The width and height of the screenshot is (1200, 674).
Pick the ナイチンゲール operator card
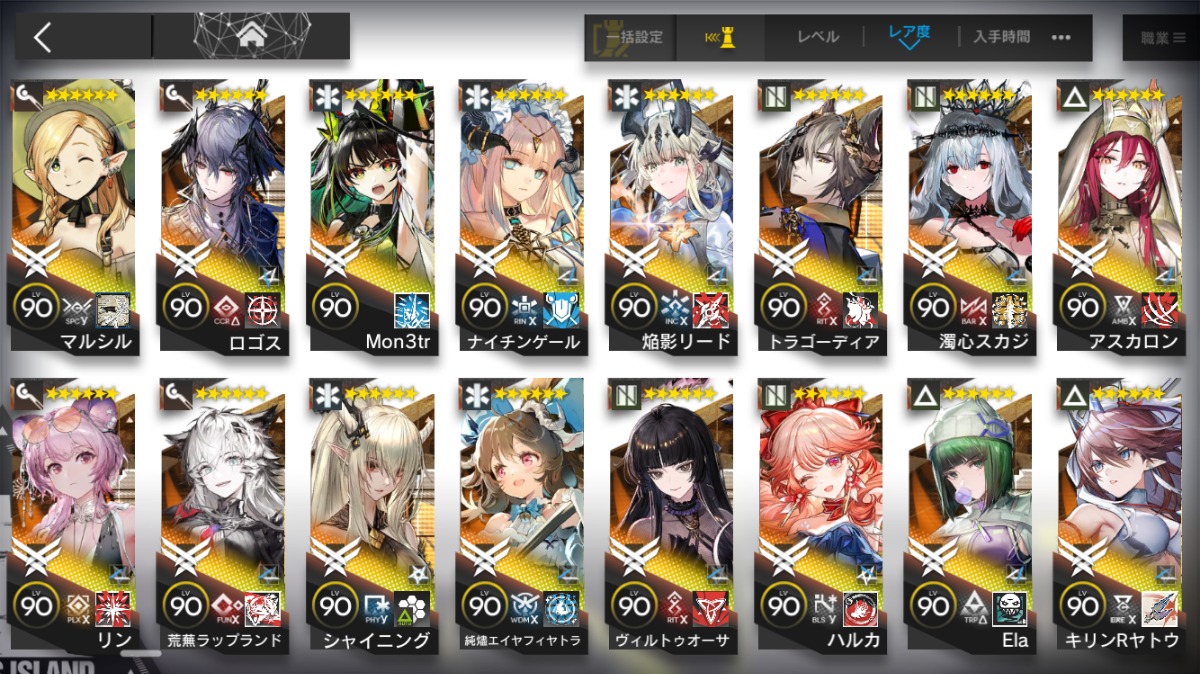[522, 215]
